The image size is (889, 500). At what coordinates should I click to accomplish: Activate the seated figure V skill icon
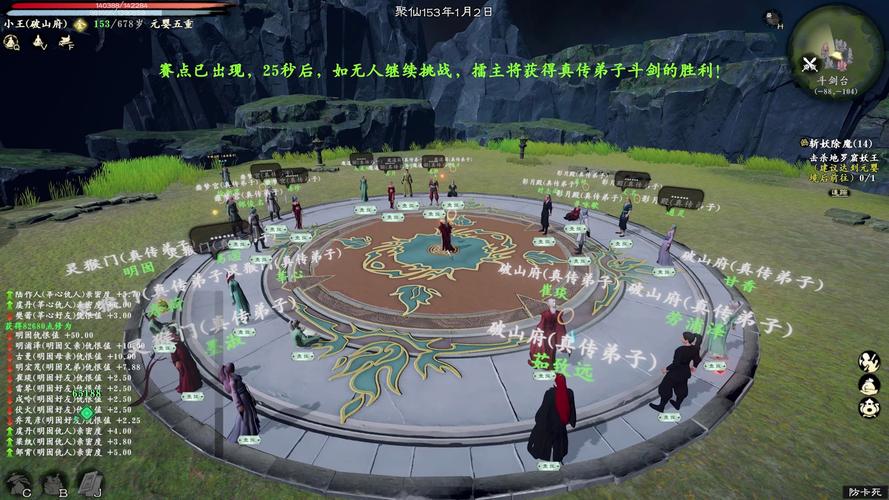point(38,42)
